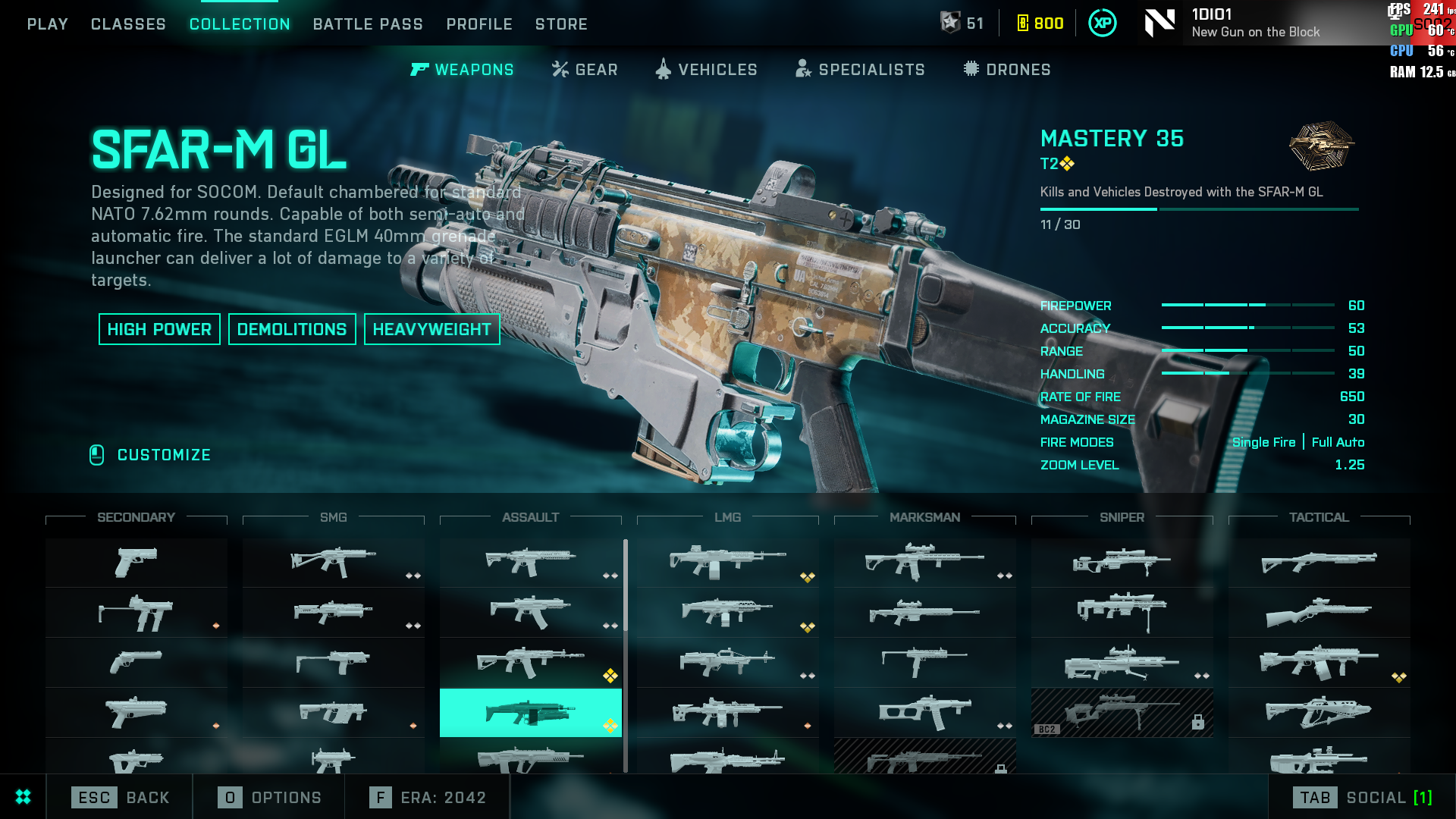Switch to the Classes tab
This screenshot has height=819, width=1456.
128,24
